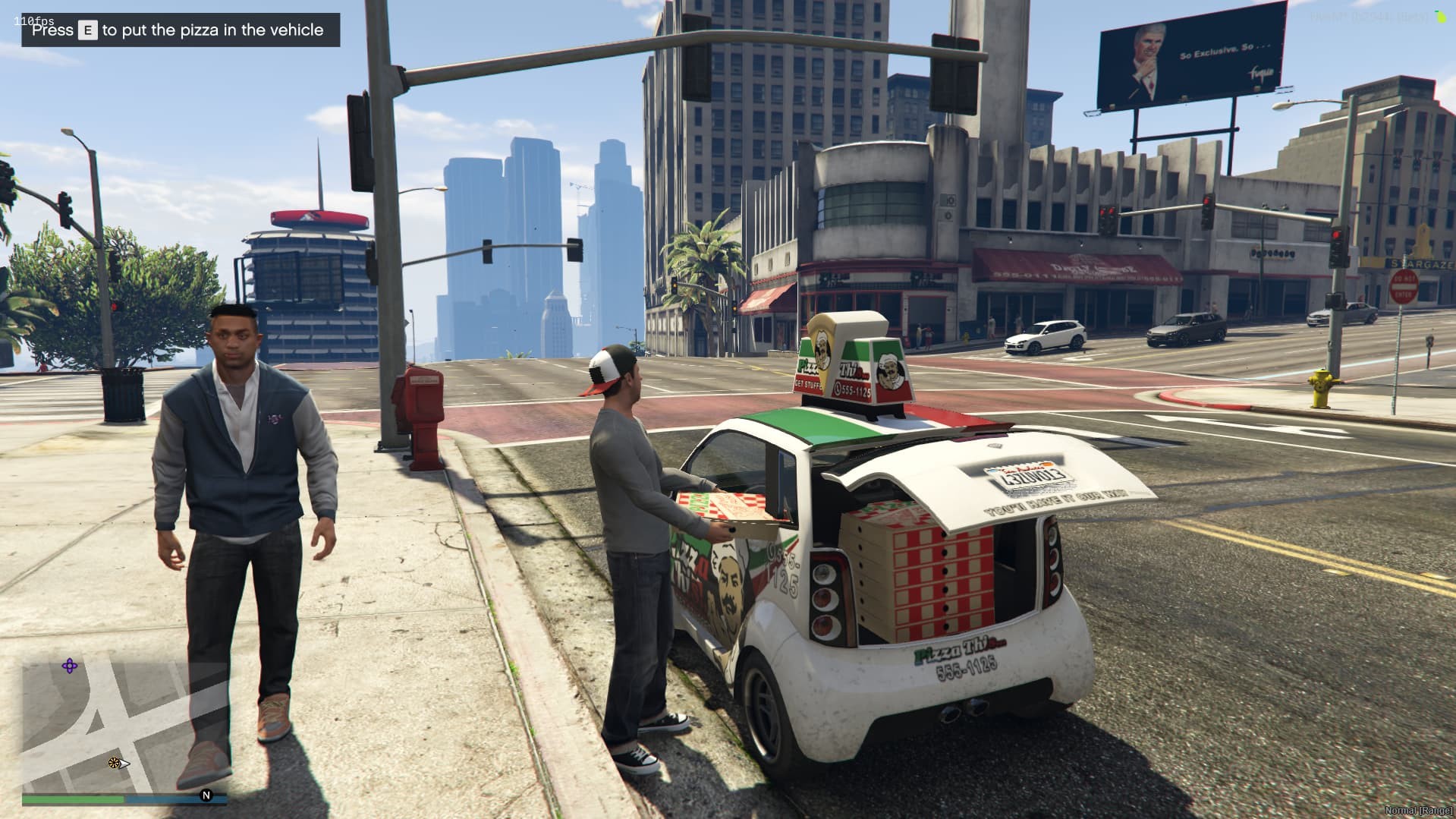Click the green pear icon in the corner
This screenshot has width=1456, height=819.
[x=1441, y=16]
